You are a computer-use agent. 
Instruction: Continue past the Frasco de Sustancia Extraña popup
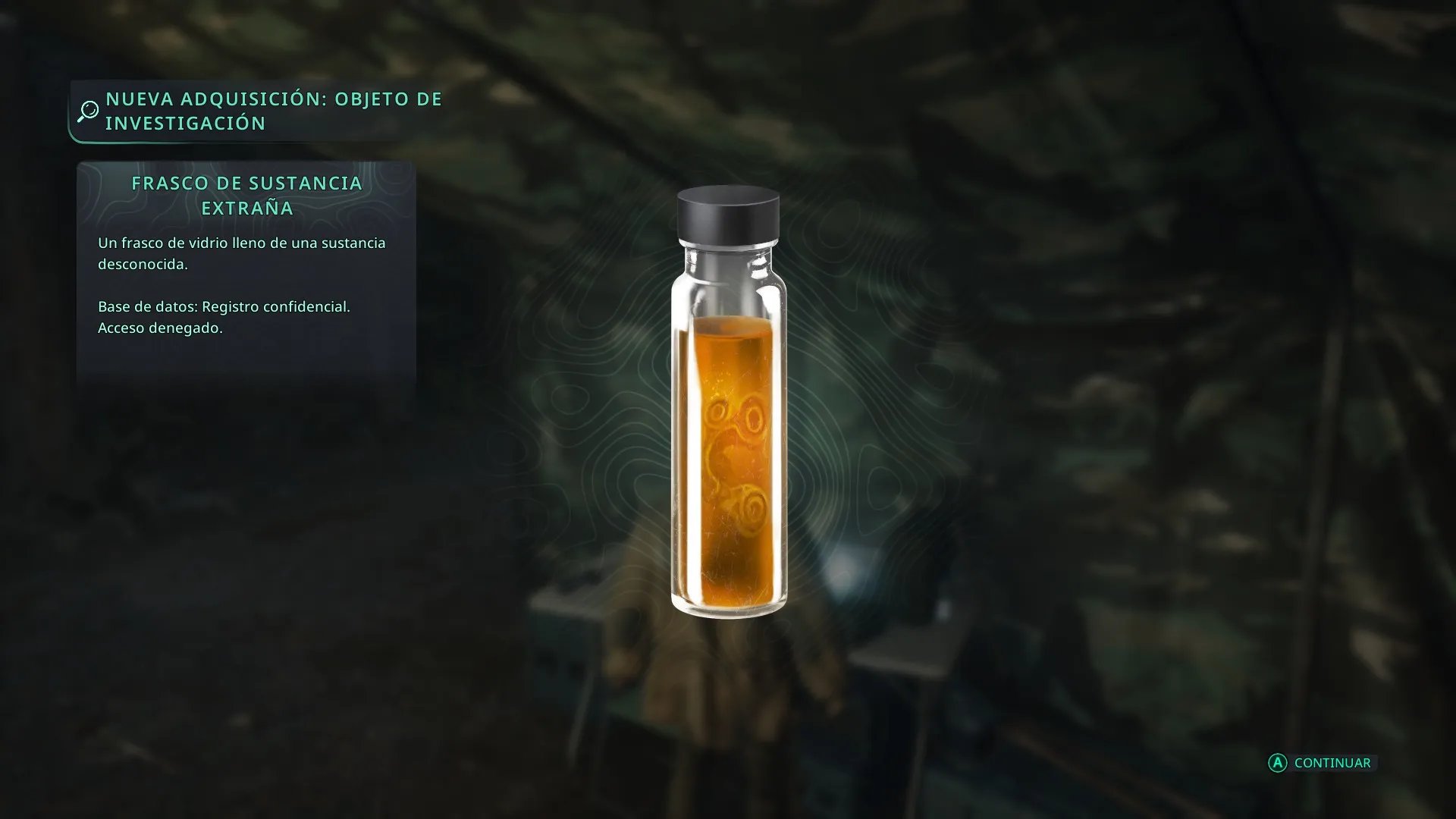(x=1322, y=763)
